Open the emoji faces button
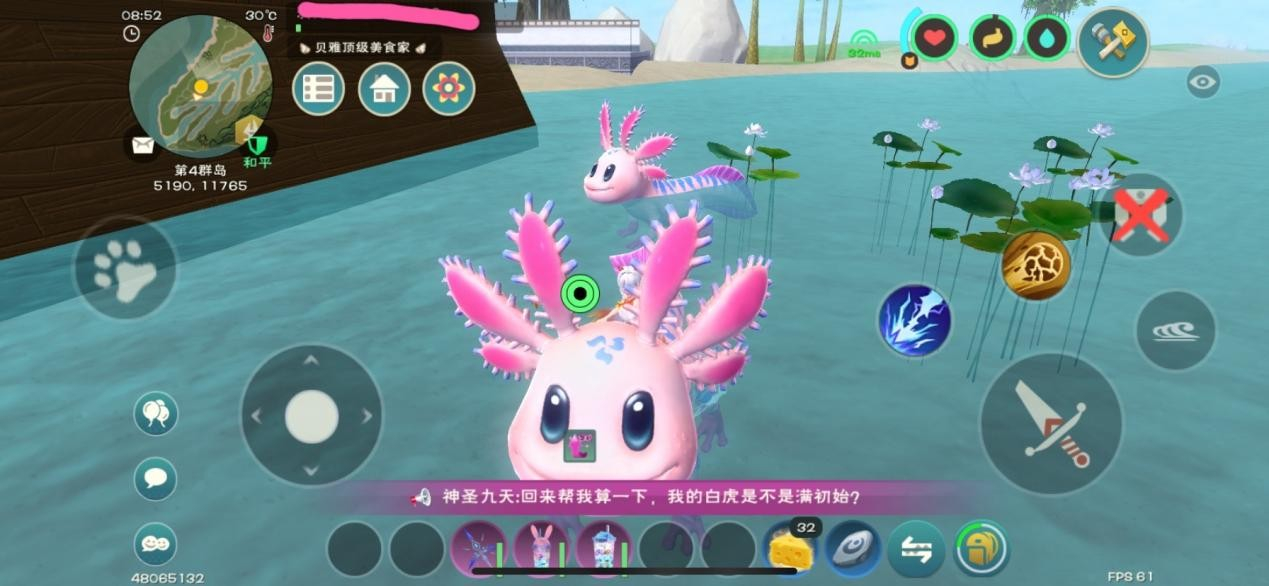This screenshot has width=1269, height=586. pos(155,544)
